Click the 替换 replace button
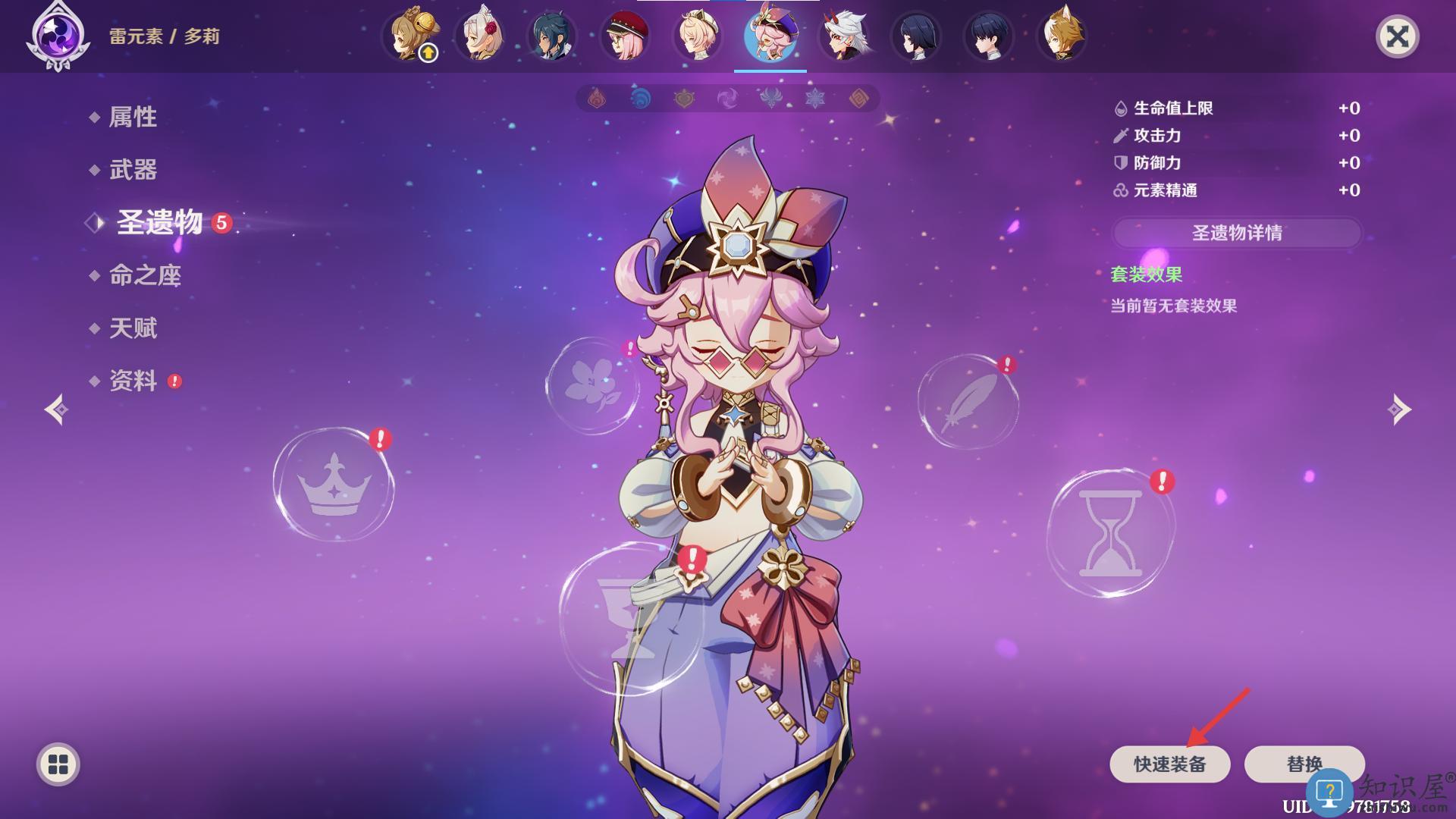1456x819 pixels. (x=1304, y=764)
